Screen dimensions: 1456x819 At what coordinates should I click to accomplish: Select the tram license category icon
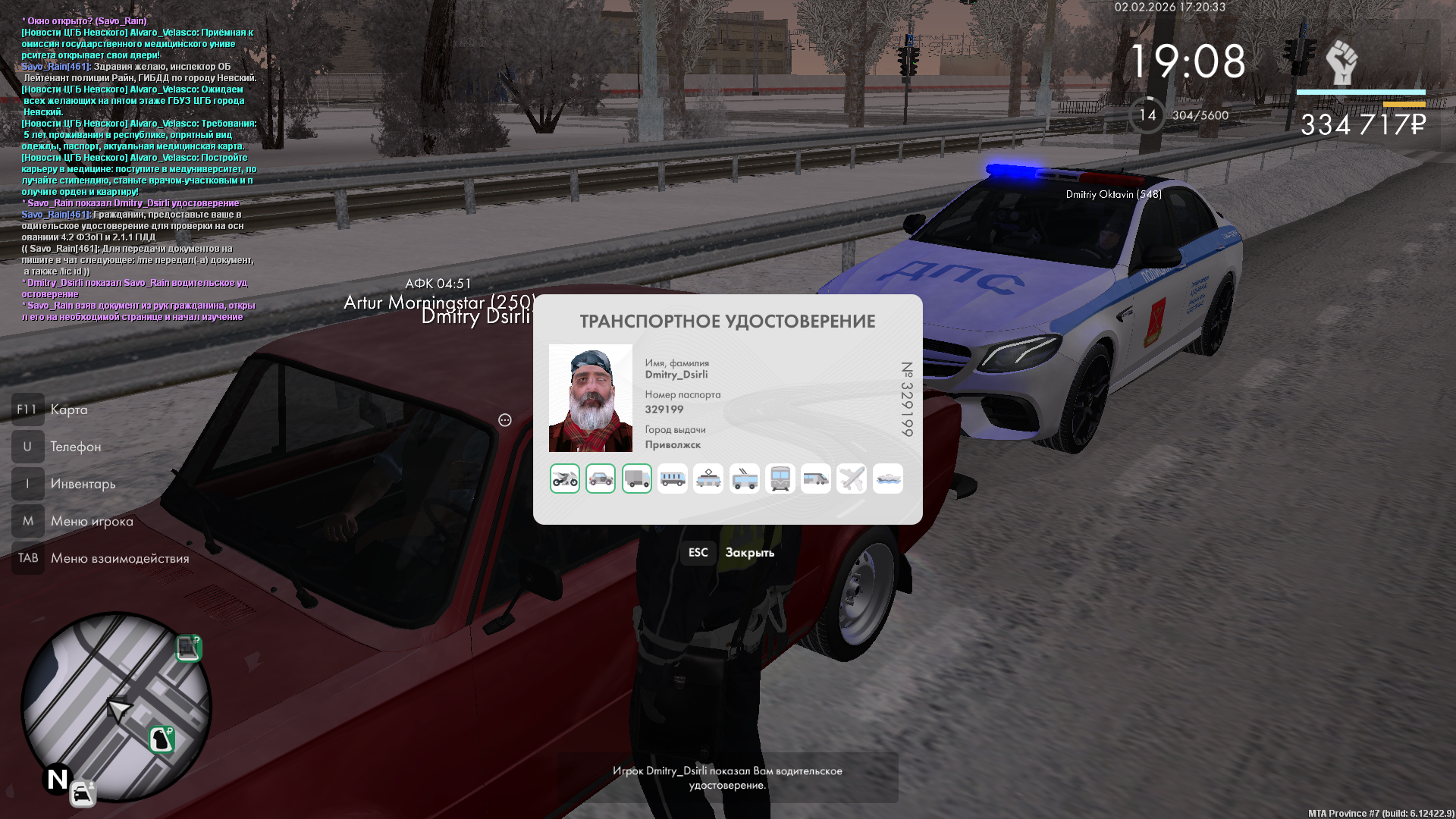click(708, 479)
